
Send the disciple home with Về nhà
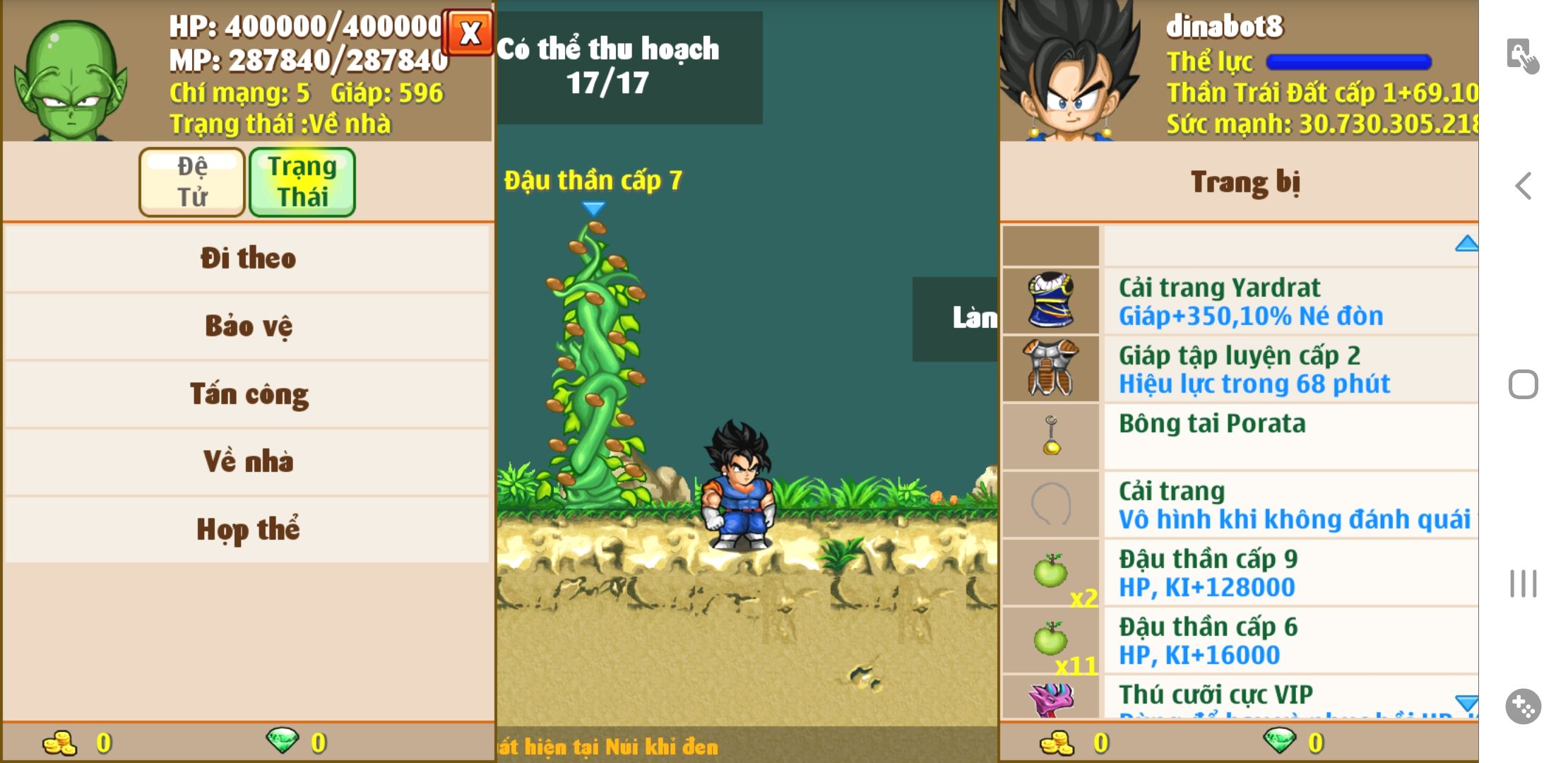pos(247,461)
